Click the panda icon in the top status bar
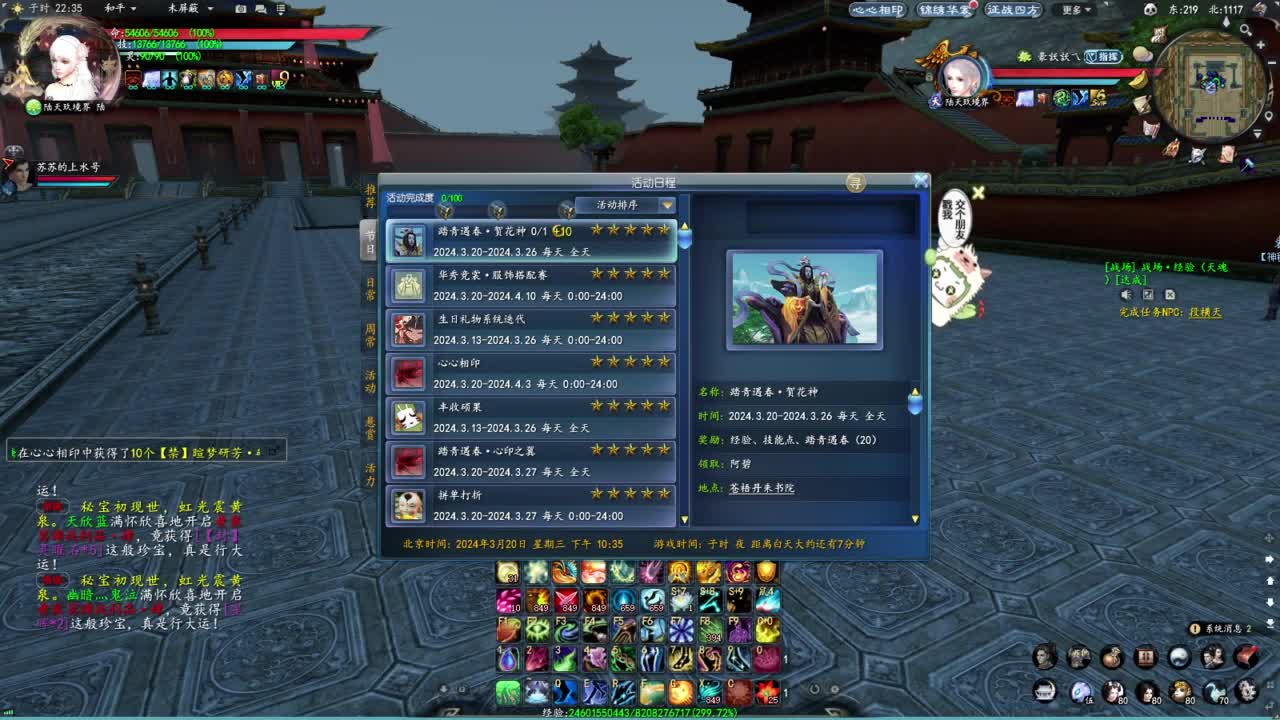 (1151, 8)
